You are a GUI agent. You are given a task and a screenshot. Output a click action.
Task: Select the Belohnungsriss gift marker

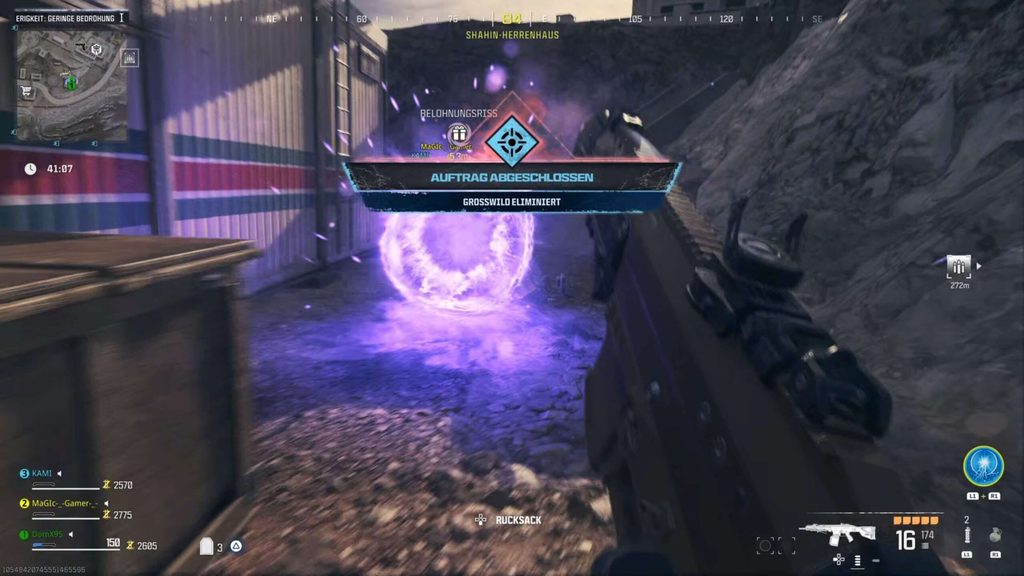click(459, 133)
